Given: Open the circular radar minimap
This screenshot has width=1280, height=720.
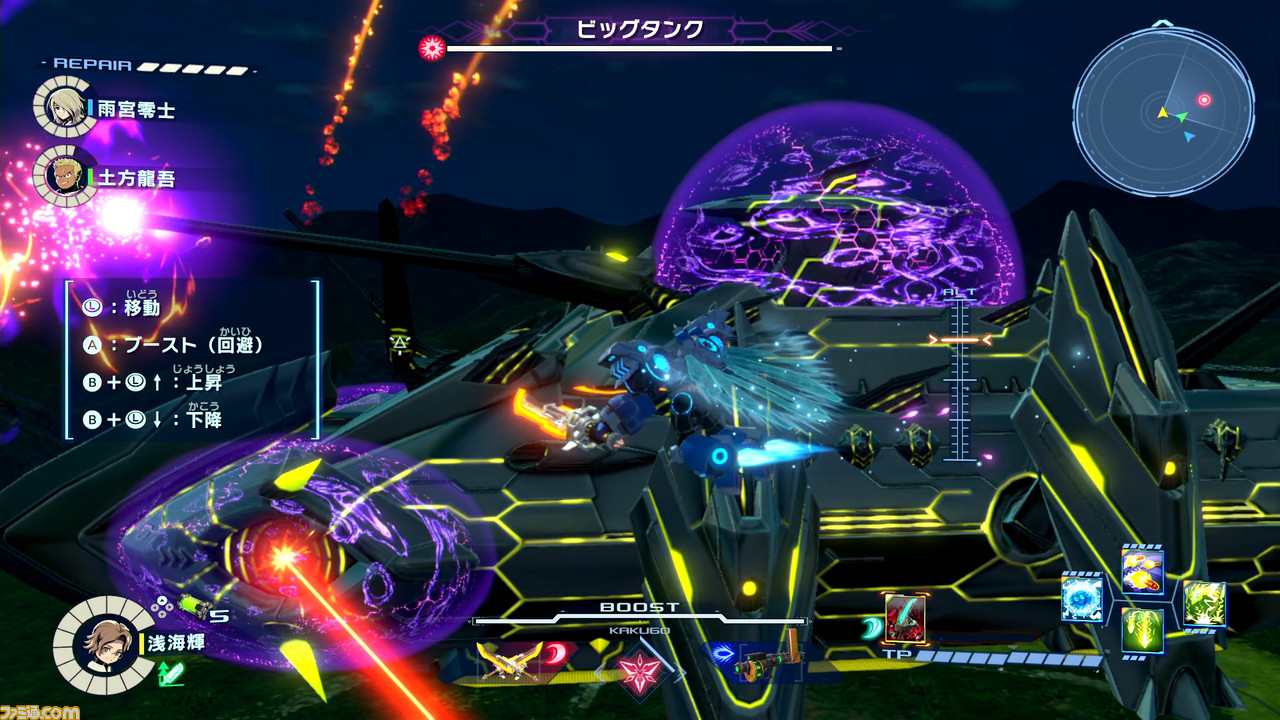Looking at the screenshot, I should pos(1163,111).
